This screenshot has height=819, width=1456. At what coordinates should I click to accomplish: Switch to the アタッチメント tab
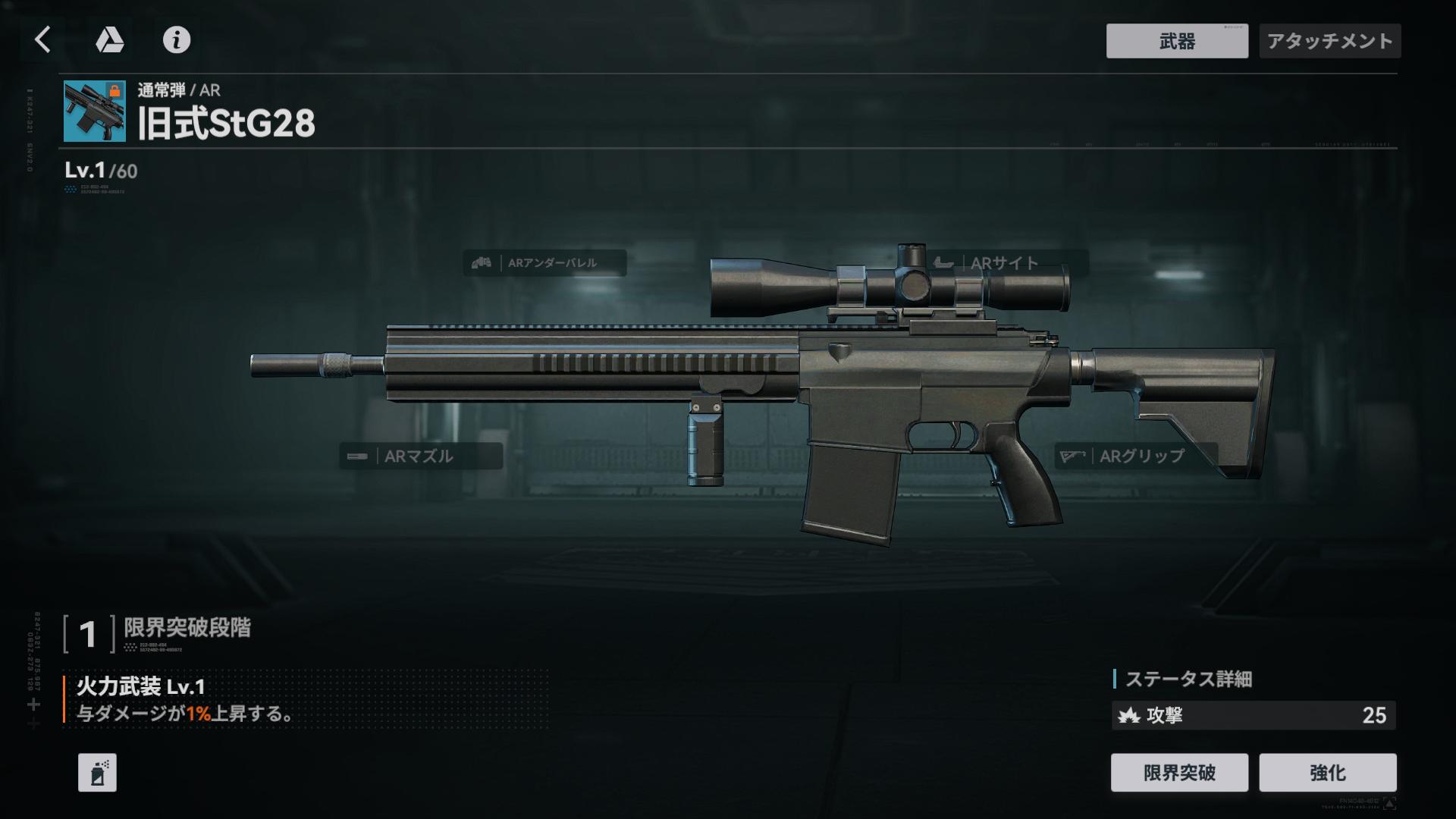tap(1329, 41)
